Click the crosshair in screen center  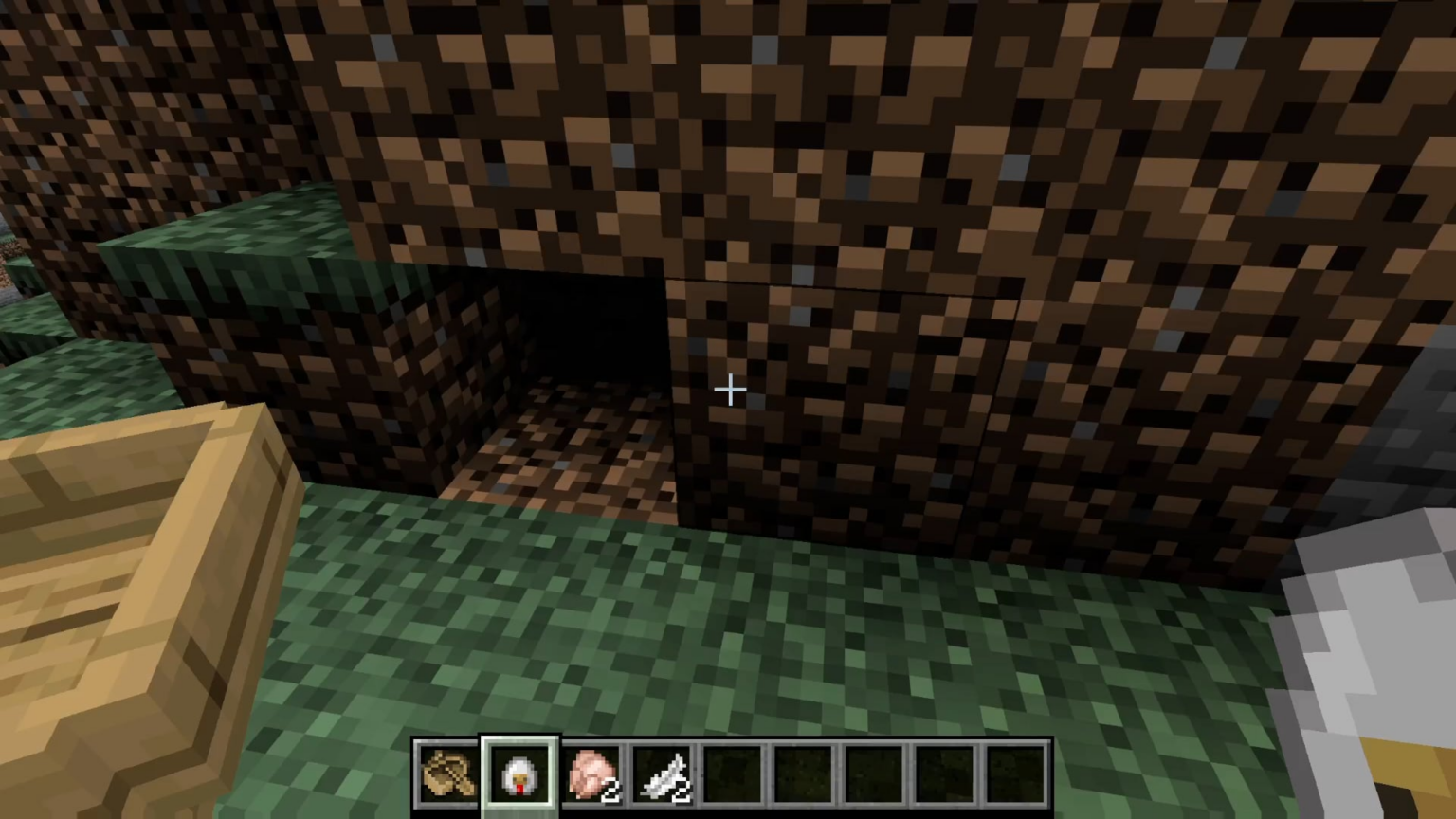coord(730,391)
